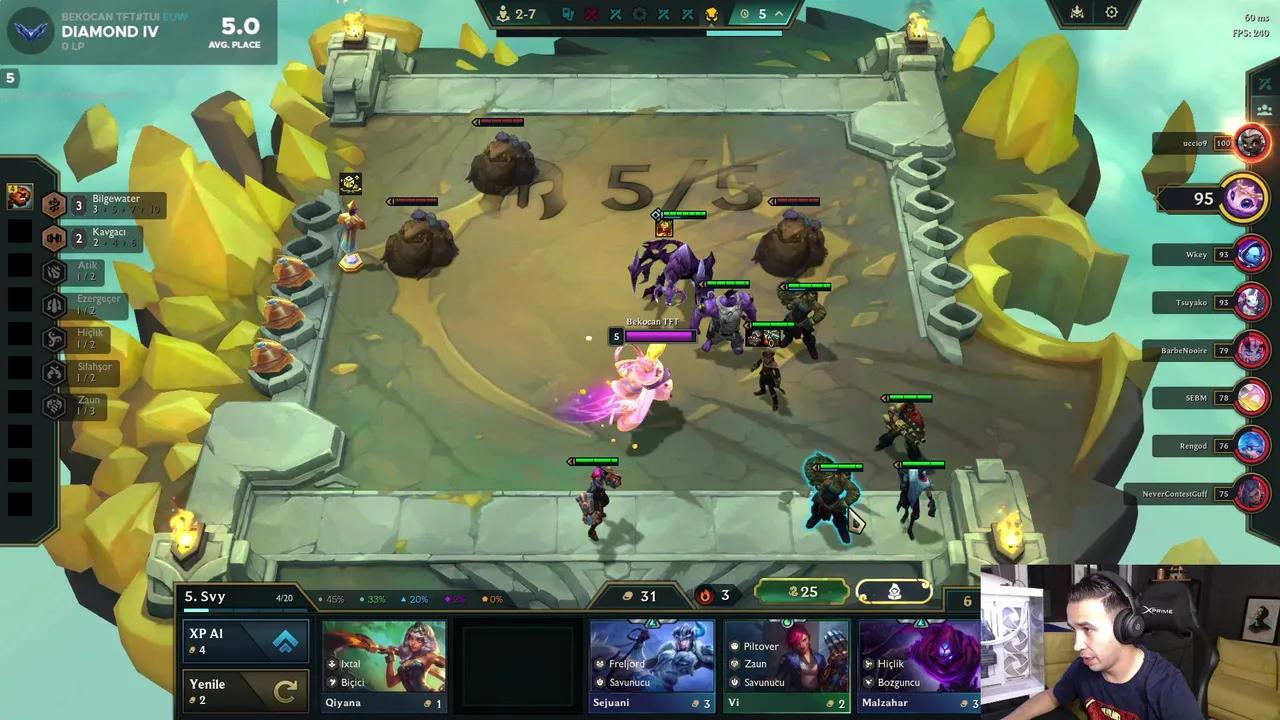Collapse the XP Al panel arrow
1280x720 pixels.
point(285,643)
